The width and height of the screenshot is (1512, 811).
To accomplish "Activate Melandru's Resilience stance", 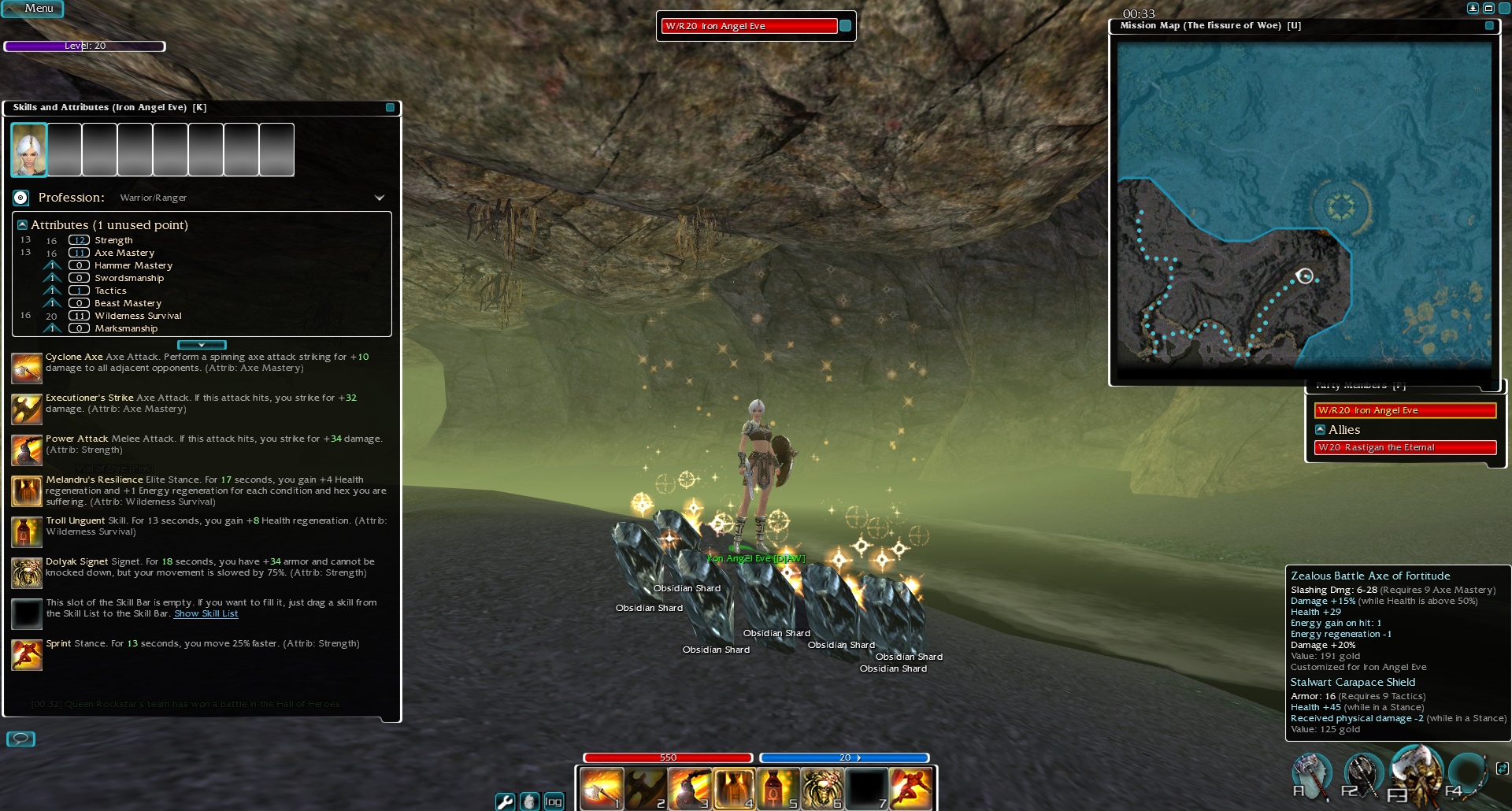I will (x=734, y=787).
